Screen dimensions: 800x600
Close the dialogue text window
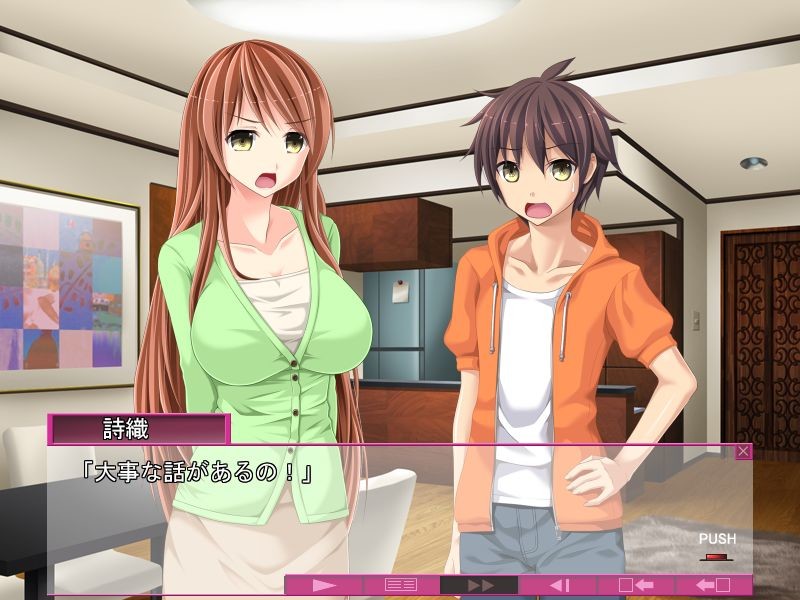pyautogui.click(x=743, y=452)
